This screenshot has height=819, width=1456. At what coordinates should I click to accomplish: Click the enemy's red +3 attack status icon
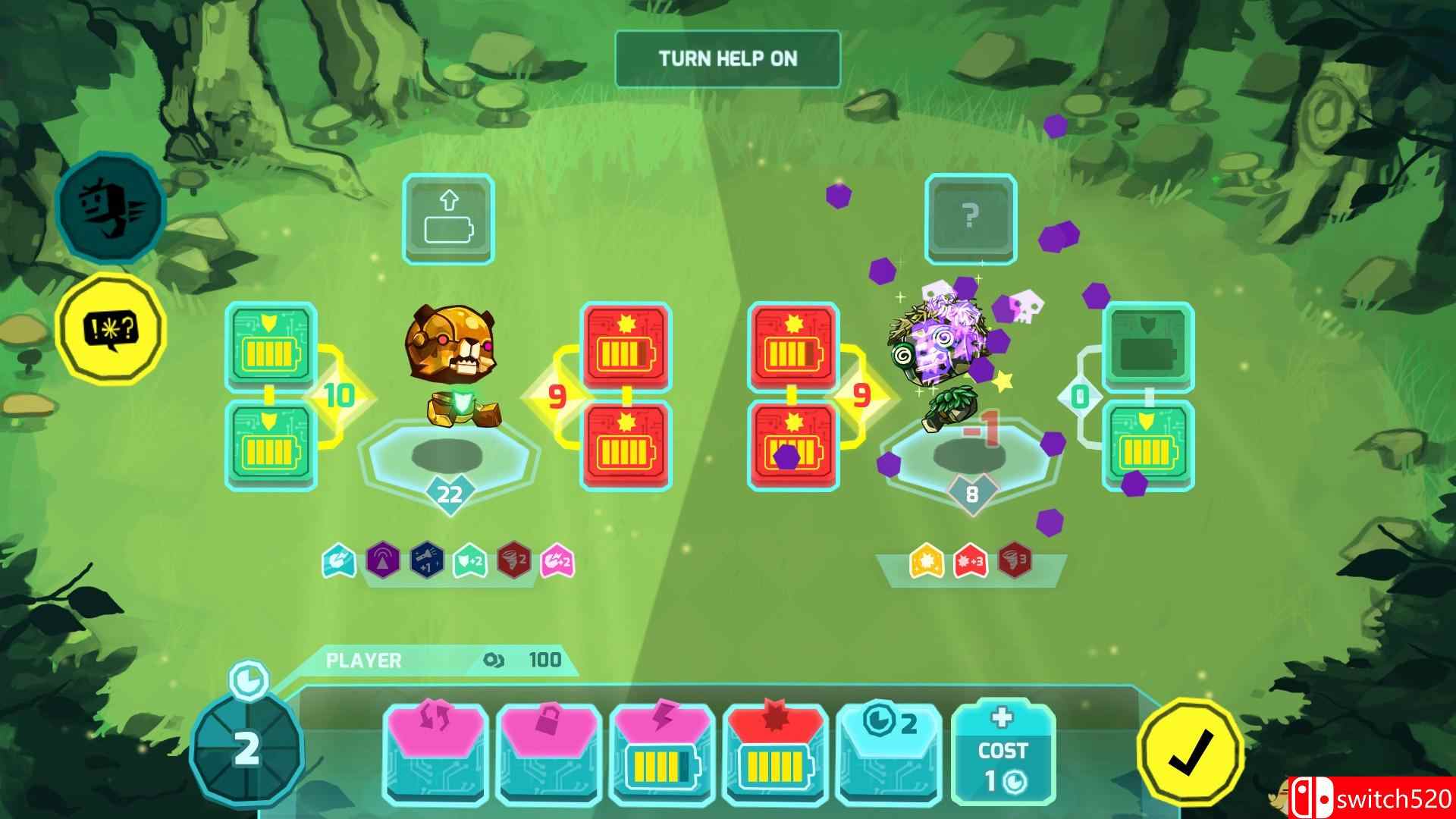[971, 561]
